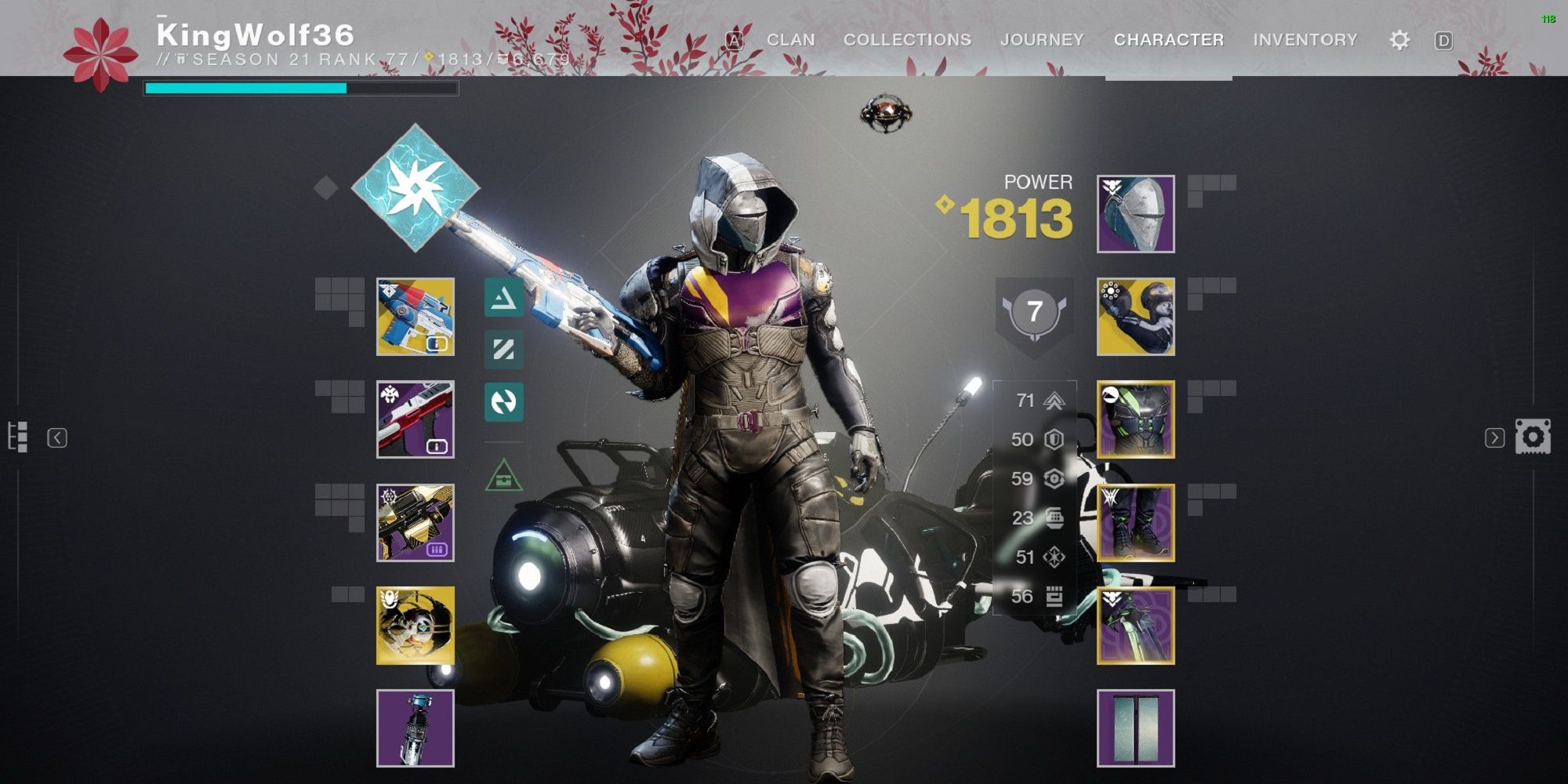Select the JOURNEY navigation entry

1043,39
